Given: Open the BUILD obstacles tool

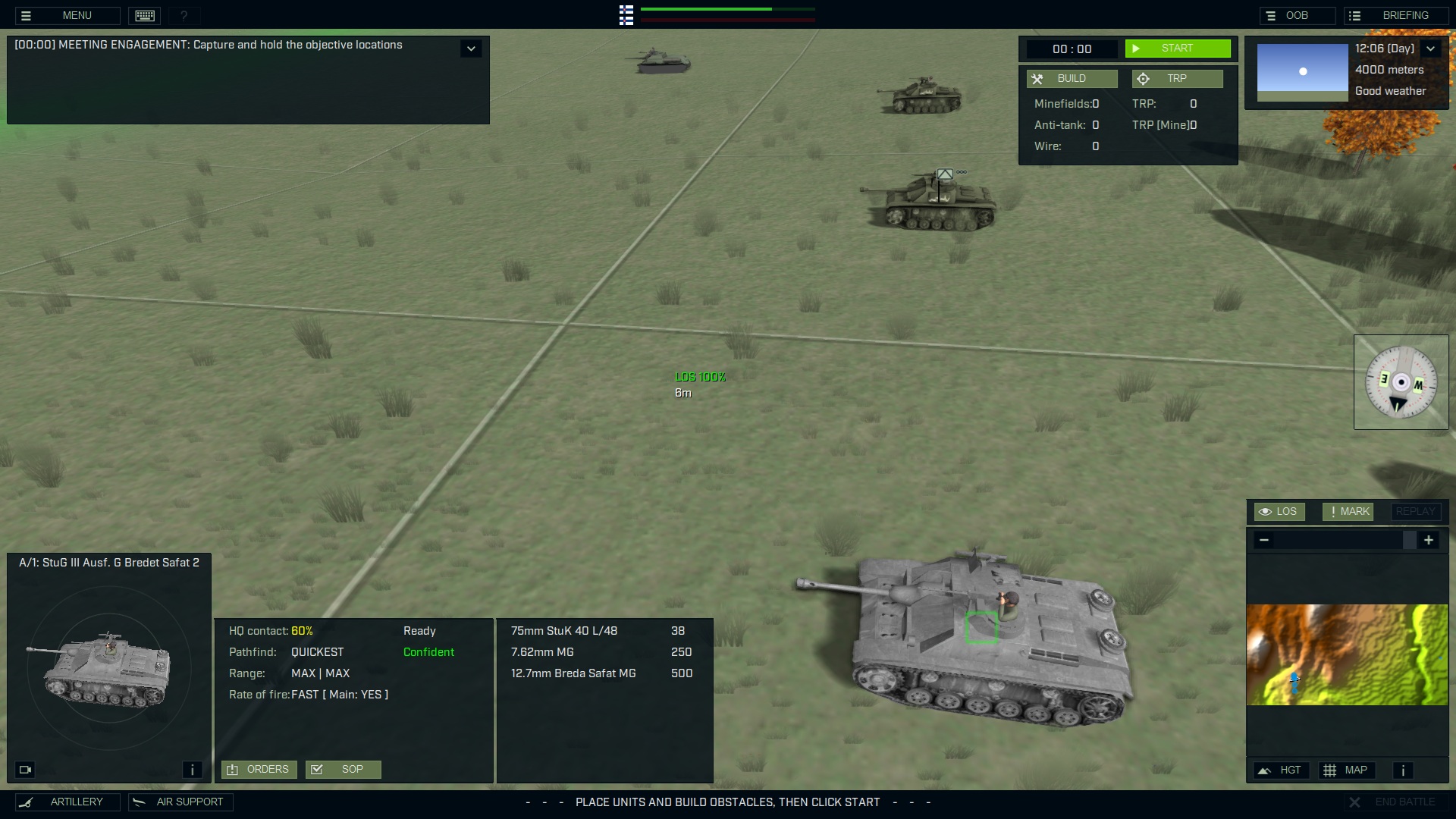Looking at the screenshot, I should [1072, 79].
